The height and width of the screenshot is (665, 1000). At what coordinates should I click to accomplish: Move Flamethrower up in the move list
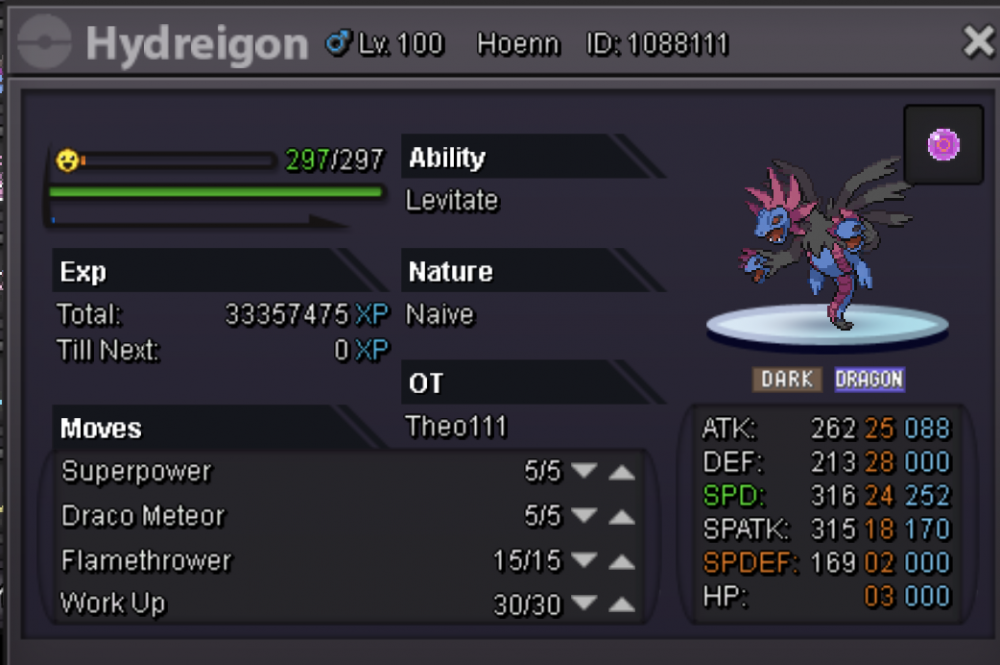tap(622, 561)
